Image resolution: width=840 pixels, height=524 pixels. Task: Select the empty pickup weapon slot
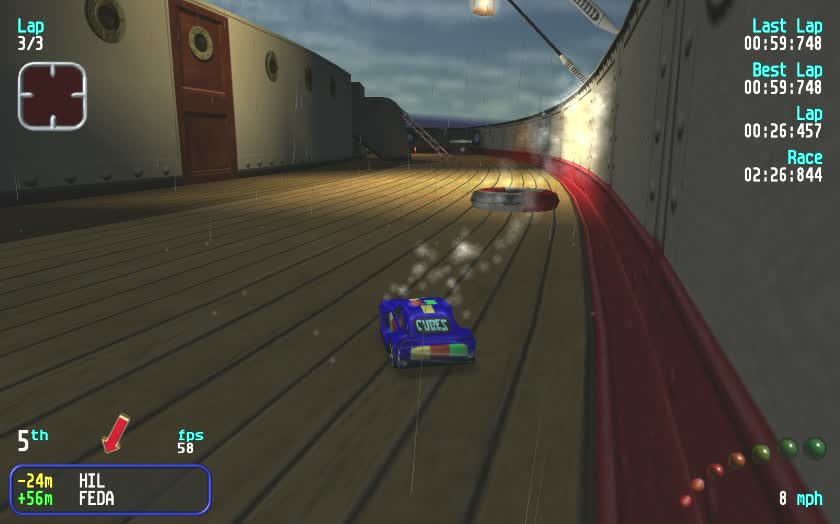52,96
